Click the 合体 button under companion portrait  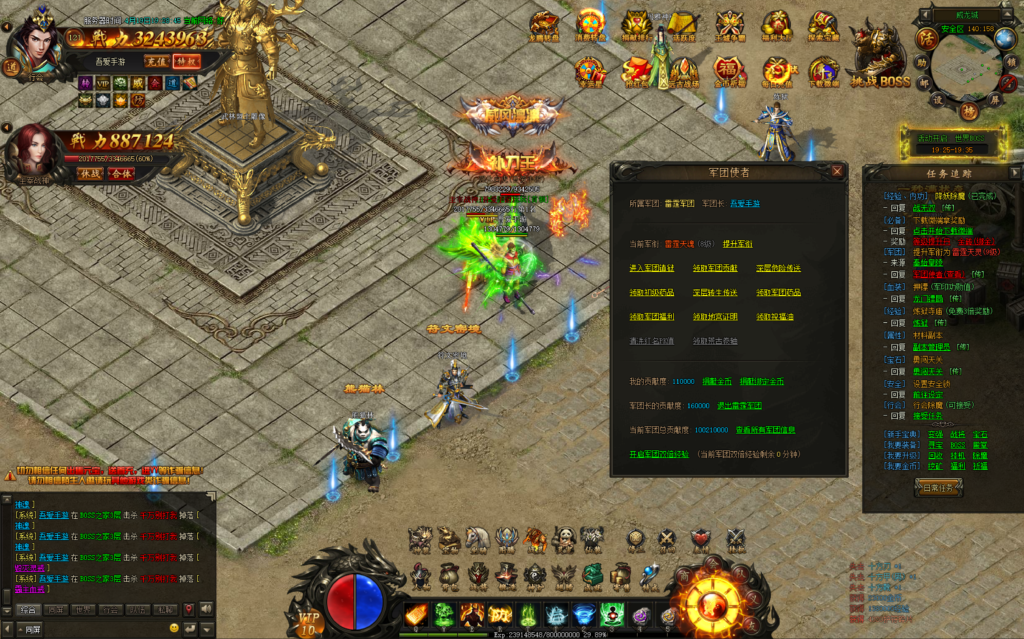(121, 173)
